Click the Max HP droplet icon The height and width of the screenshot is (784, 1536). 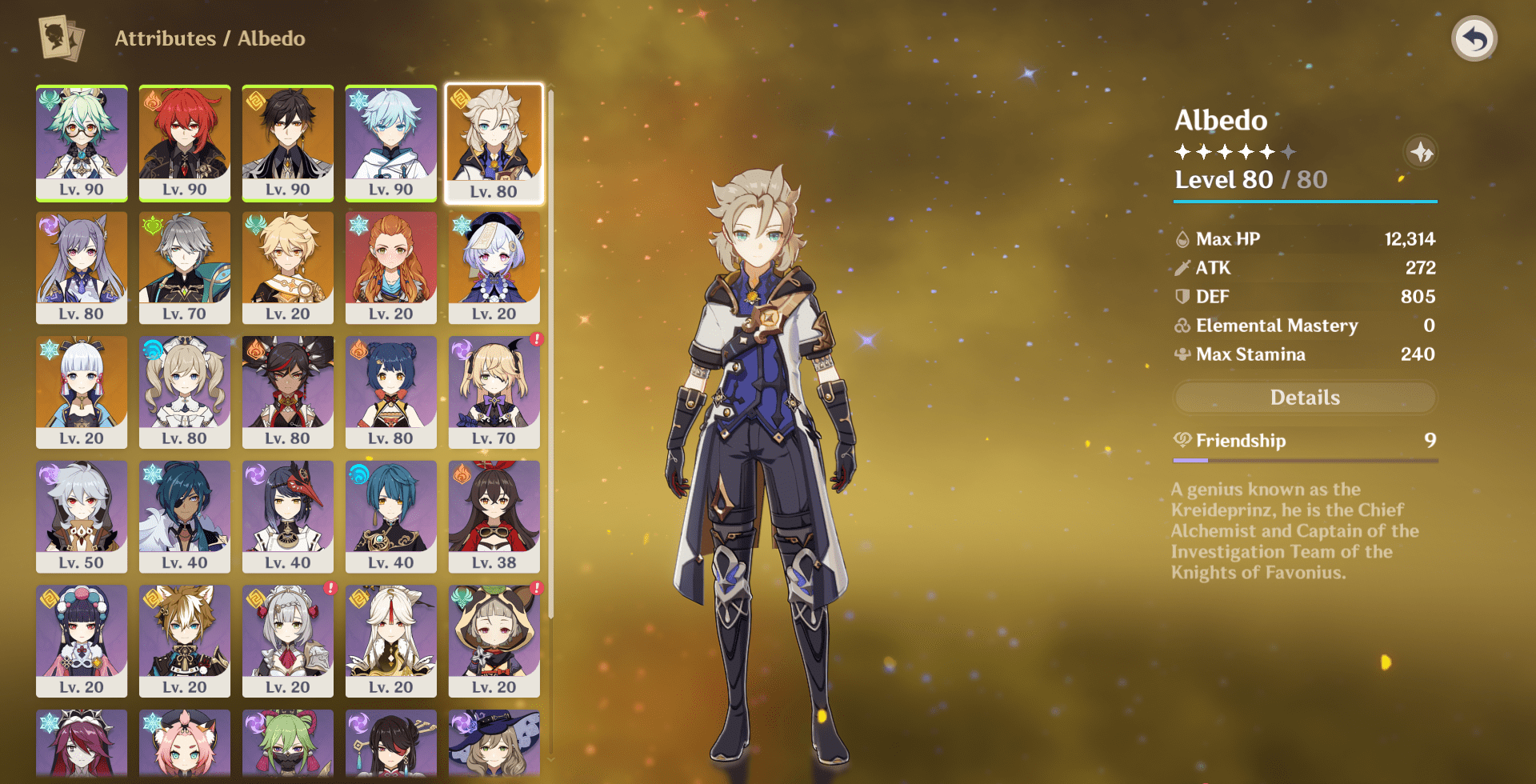(x=1182, y=238)
